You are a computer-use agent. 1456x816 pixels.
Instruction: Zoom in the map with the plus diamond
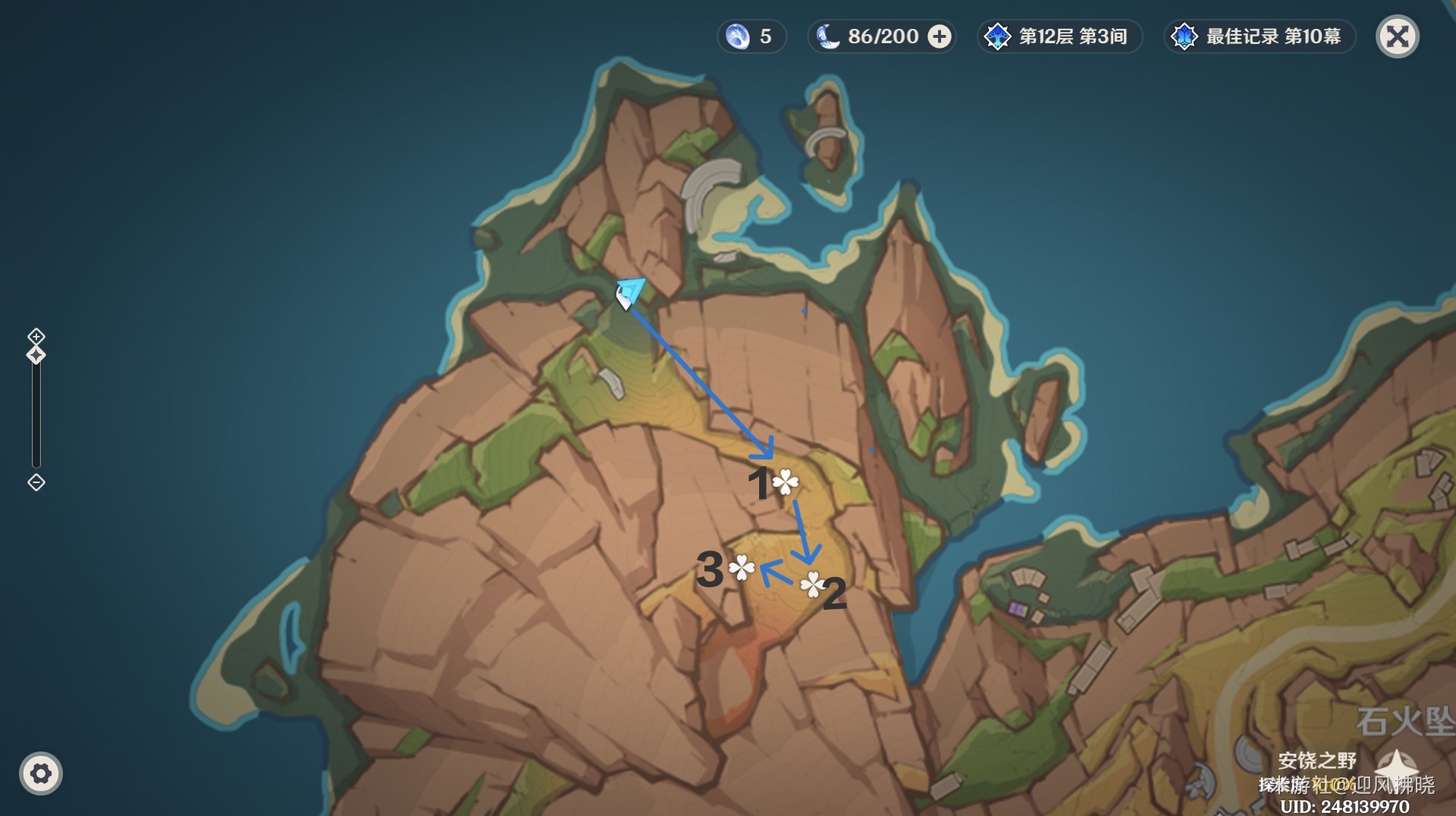(x=36, y=336)
